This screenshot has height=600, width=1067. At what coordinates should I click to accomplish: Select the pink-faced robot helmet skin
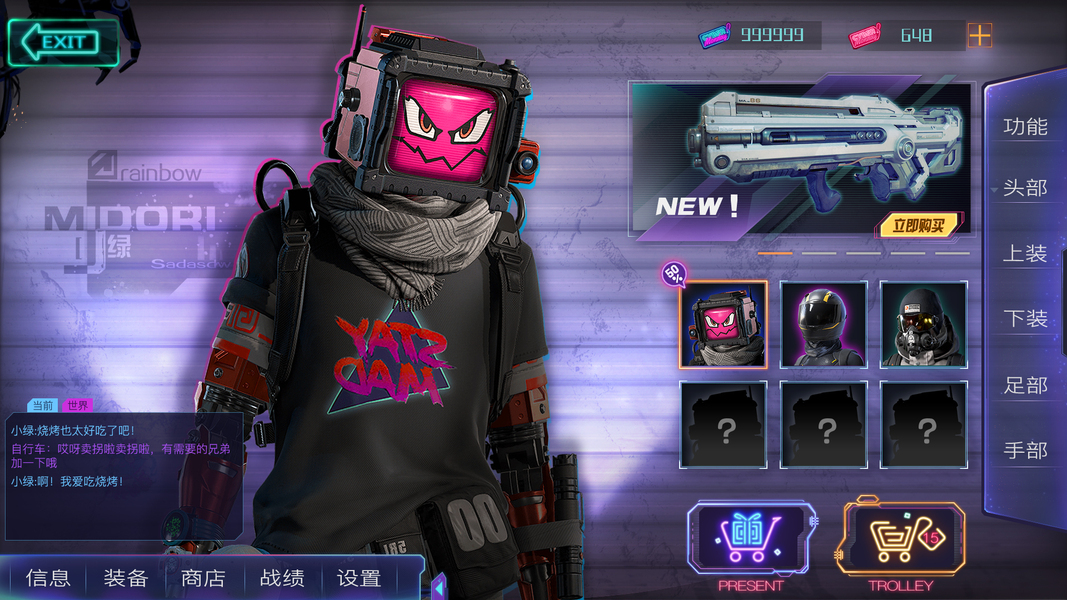pos(723,324)
